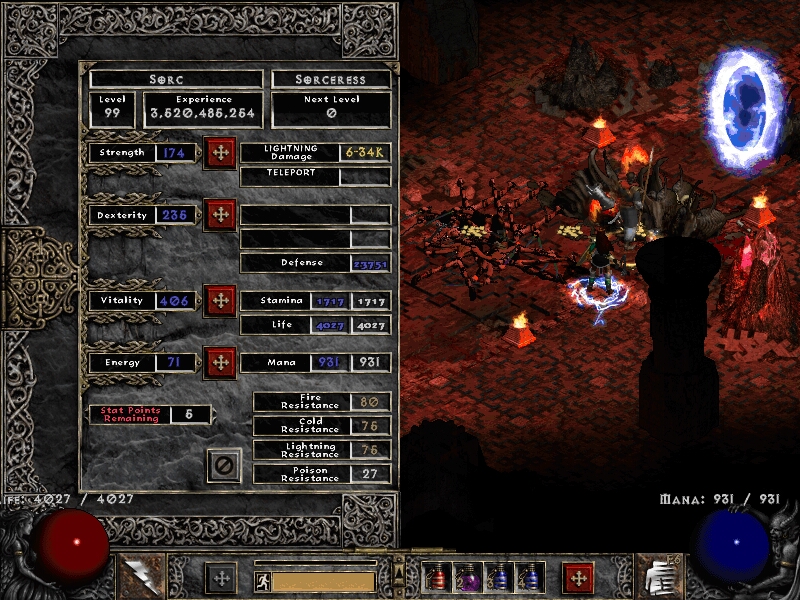Toggle the run/walk button

[261, 580]
